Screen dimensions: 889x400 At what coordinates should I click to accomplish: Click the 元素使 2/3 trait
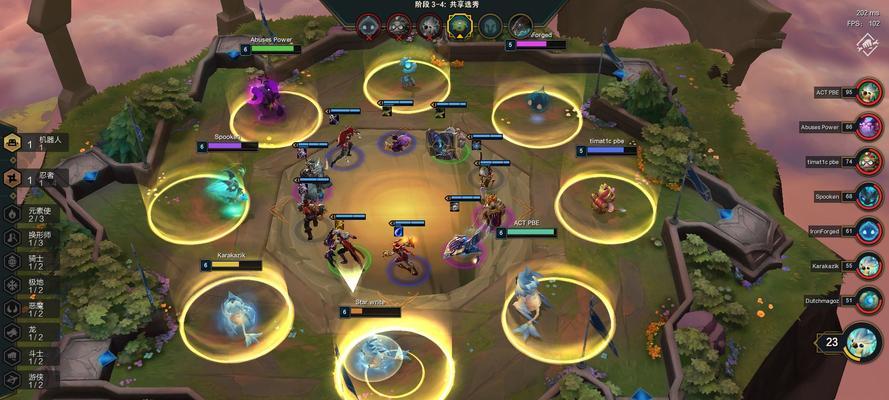click(28, 213)
